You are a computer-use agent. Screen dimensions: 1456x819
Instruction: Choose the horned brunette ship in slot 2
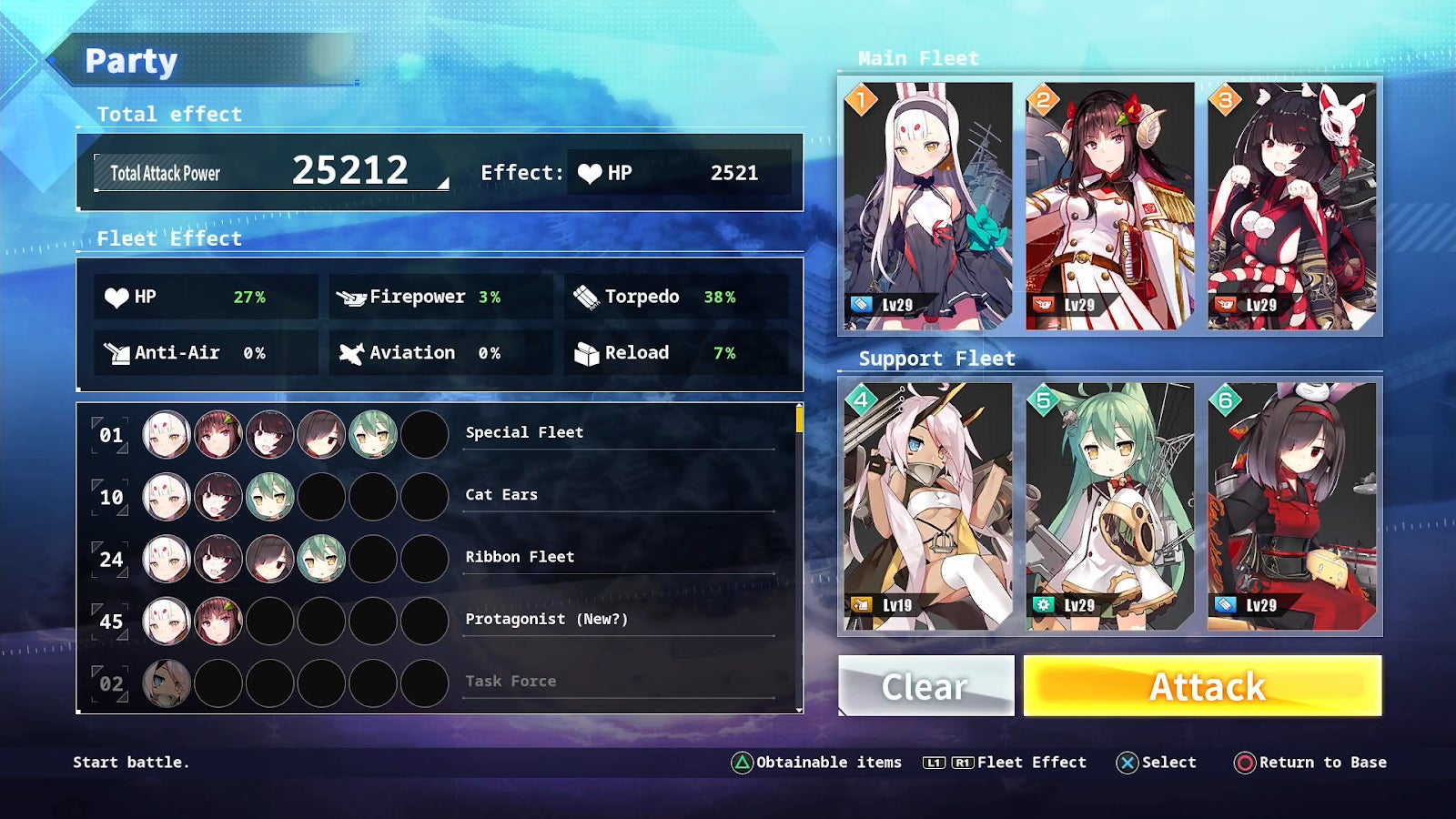tap(1110, 206)
